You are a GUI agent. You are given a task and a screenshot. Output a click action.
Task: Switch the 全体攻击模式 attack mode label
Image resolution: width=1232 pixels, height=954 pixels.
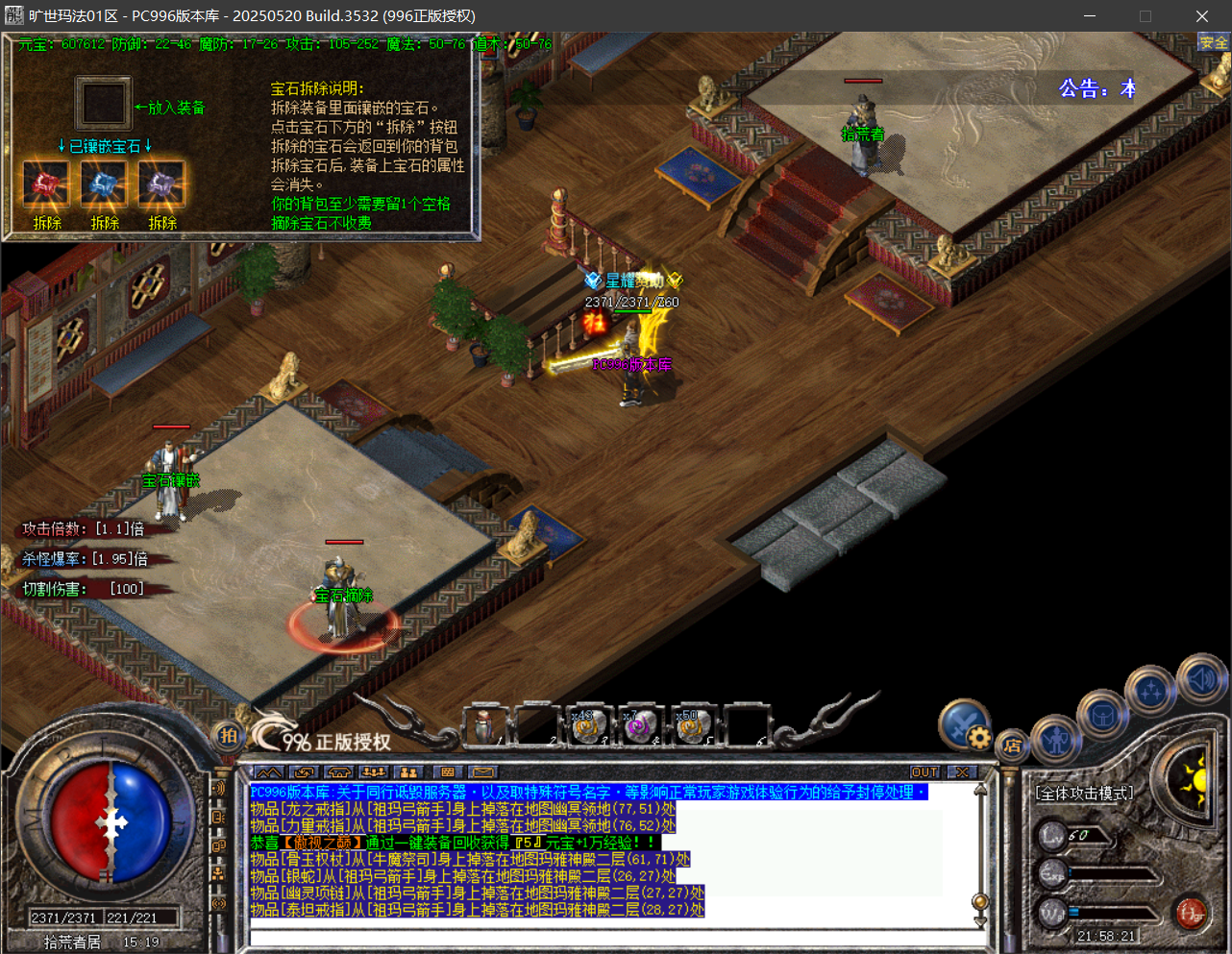pyautogui.click(x=1084, y=794)
